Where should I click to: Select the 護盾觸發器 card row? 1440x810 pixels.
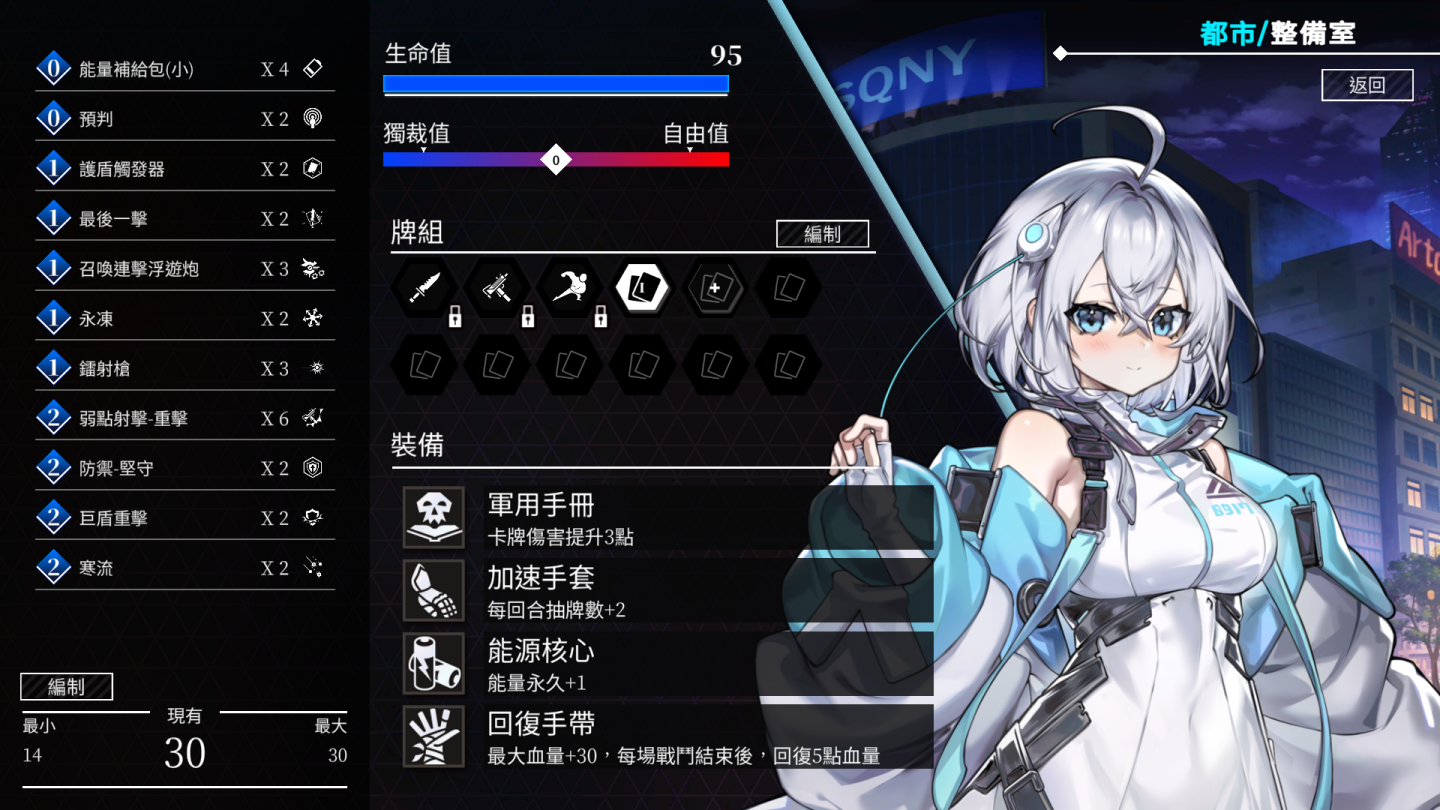185,169
